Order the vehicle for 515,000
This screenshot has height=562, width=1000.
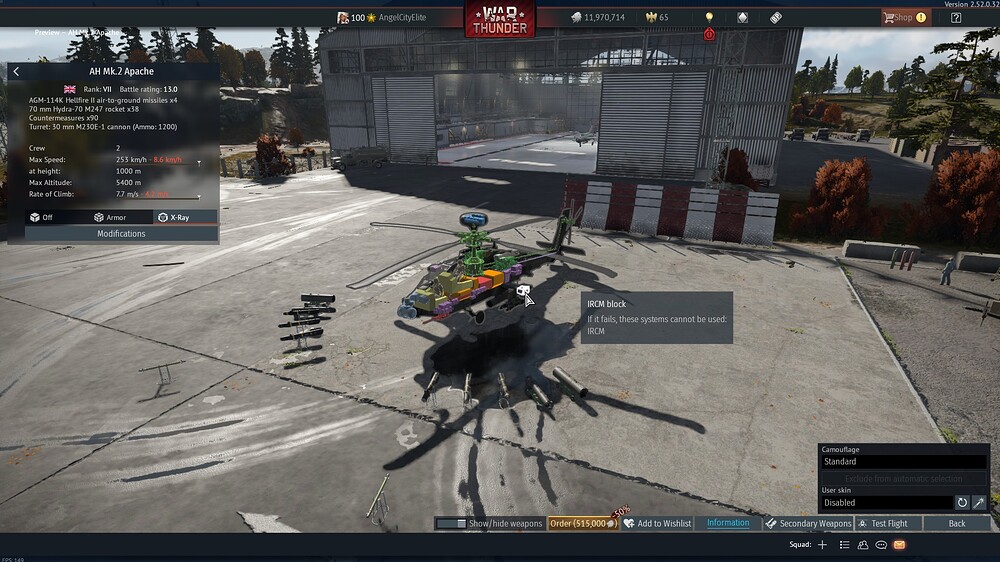pyautogui.click(x=582, y=523)
